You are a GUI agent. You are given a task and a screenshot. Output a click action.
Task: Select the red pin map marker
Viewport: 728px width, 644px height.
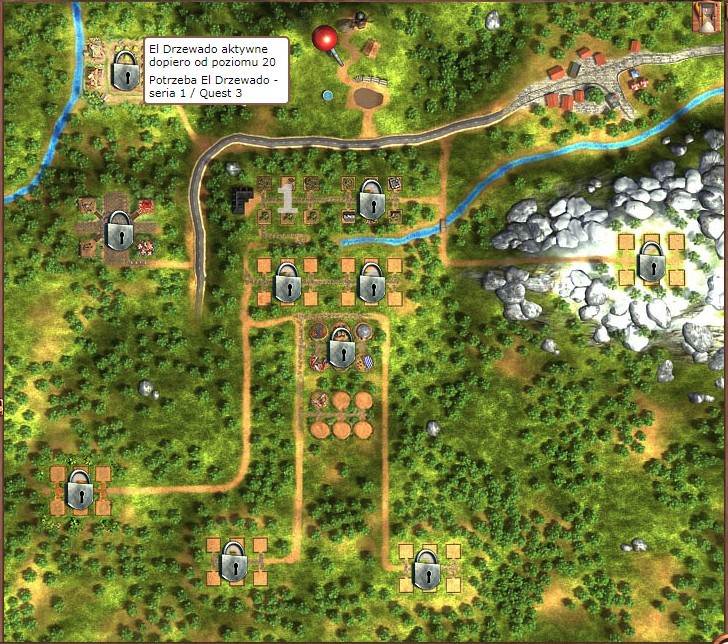point(326,41)
